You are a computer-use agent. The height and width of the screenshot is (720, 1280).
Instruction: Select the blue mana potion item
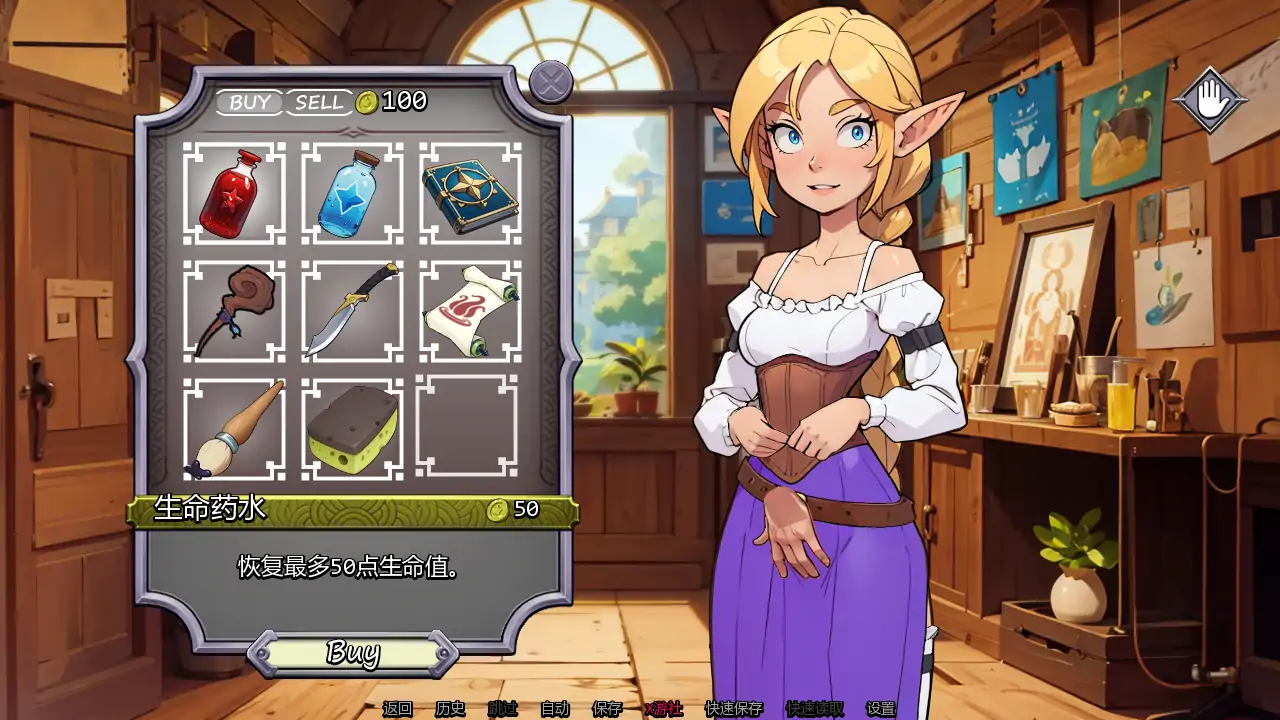349,192
